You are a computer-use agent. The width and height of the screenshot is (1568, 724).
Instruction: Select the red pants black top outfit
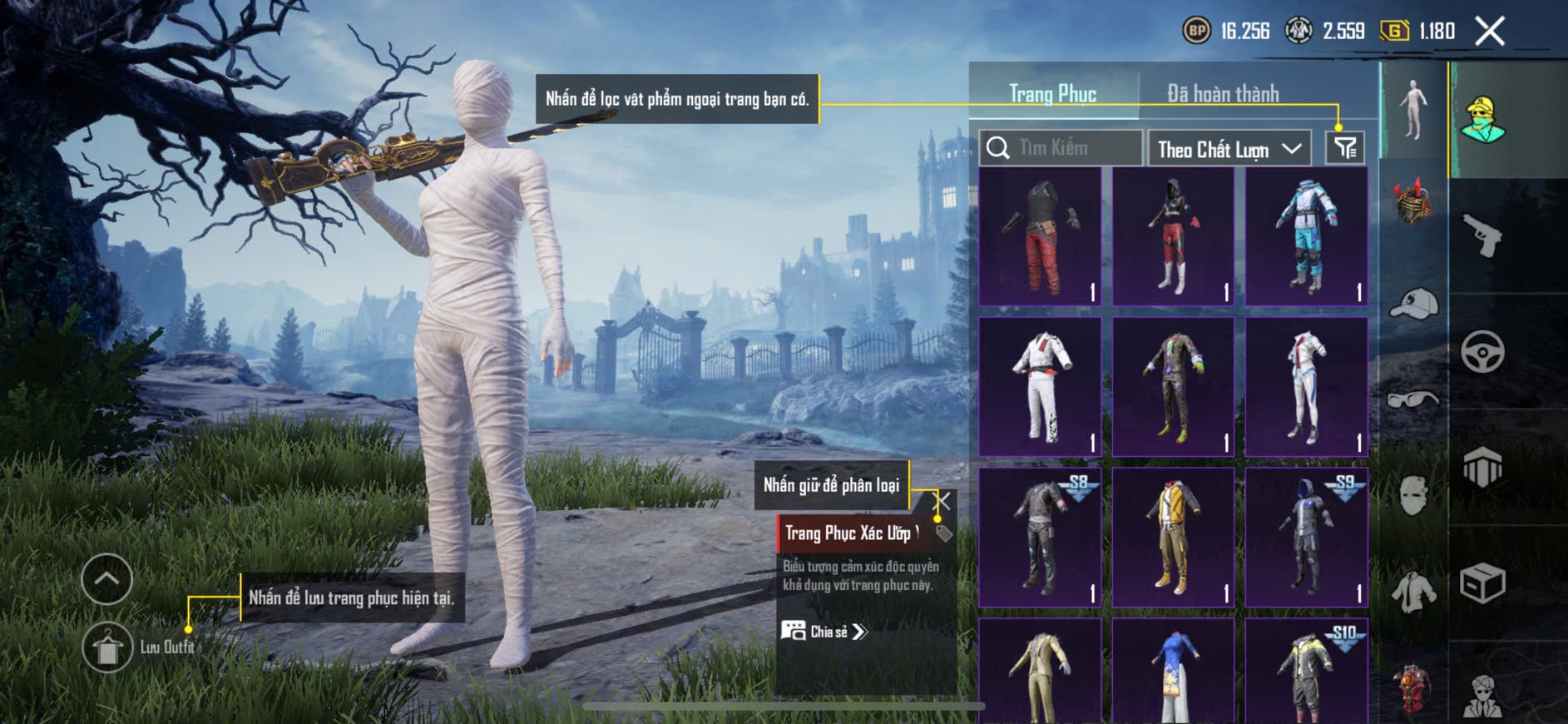[1040, 236]
